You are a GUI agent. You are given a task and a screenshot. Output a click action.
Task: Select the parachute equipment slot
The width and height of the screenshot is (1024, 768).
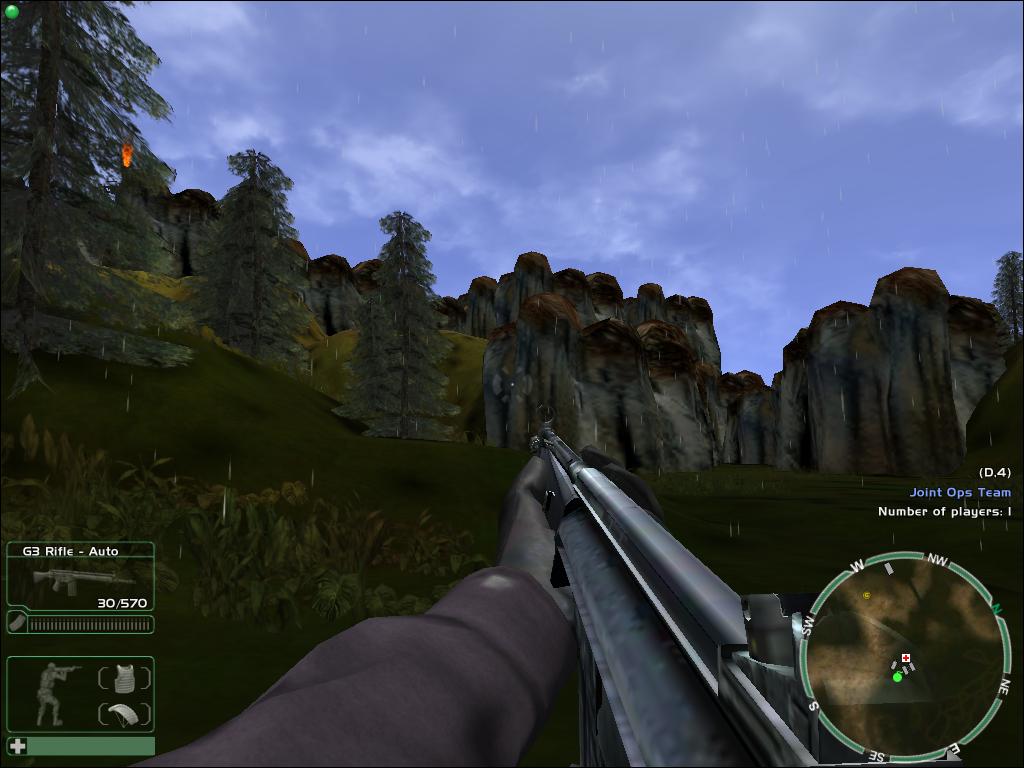pyautogui.click(x=124, y=714)
